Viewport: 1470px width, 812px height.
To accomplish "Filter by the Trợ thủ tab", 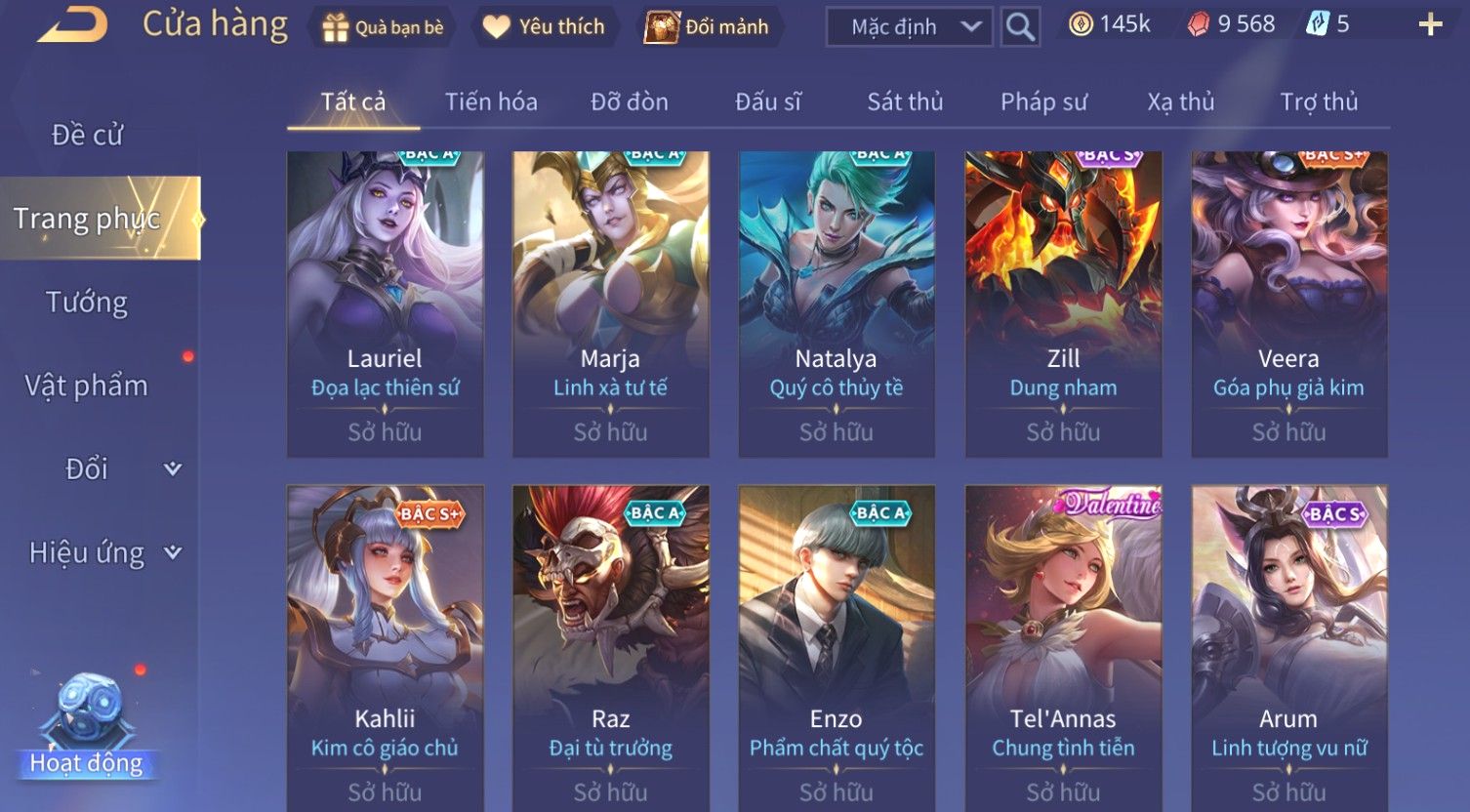I will coord(1319,101).
